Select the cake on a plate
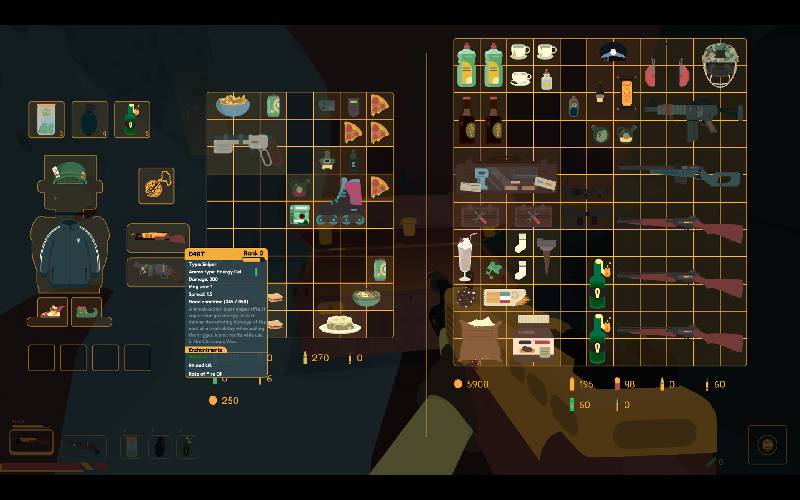This screenshot has width=800, height=500. (339, 324)
